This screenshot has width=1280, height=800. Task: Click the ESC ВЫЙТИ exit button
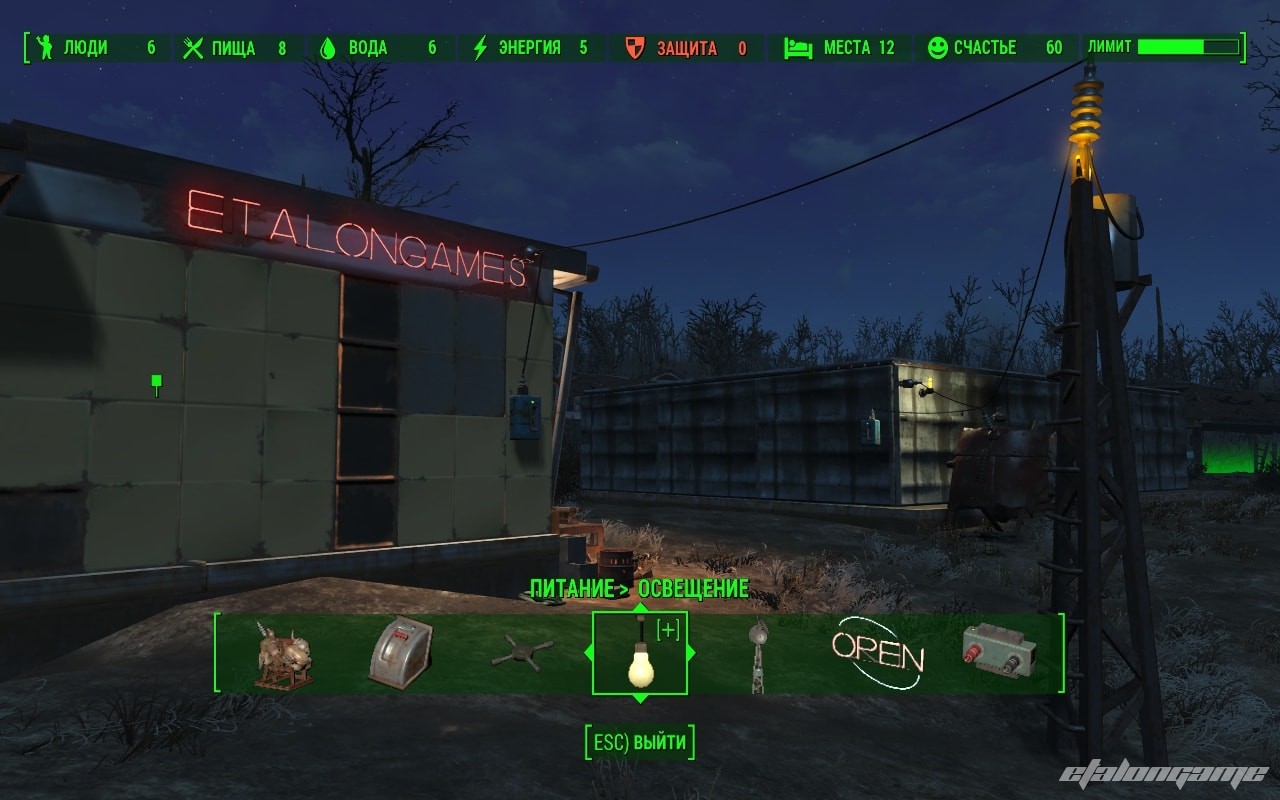point(639,744)
